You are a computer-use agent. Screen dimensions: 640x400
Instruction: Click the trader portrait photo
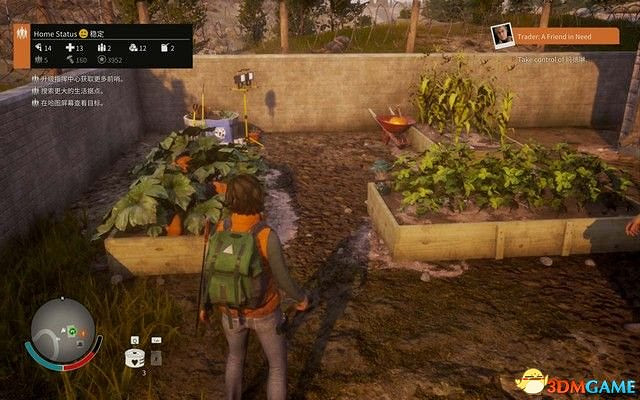502,36
